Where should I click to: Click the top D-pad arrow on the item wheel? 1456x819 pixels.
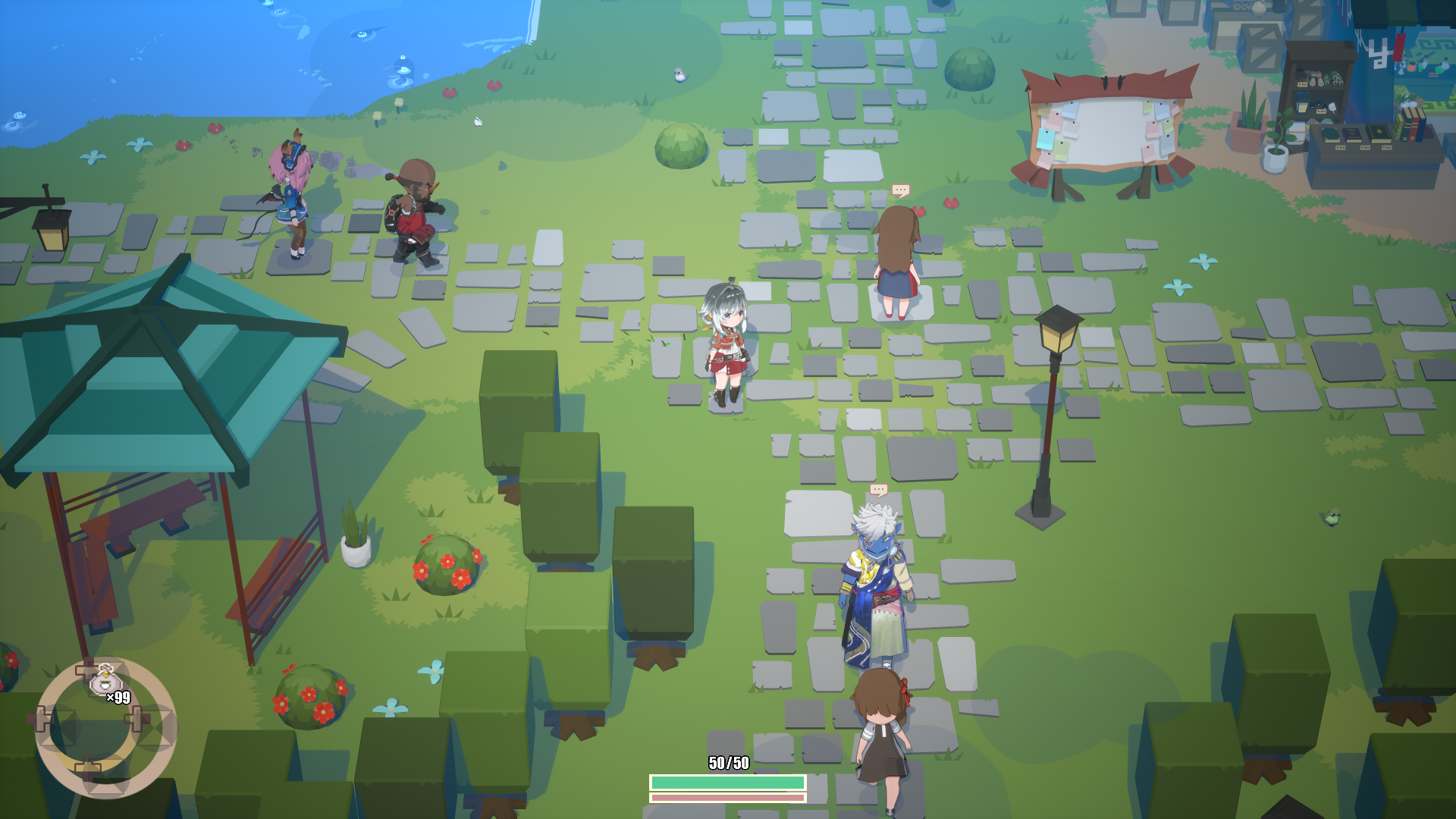point(86,669)
